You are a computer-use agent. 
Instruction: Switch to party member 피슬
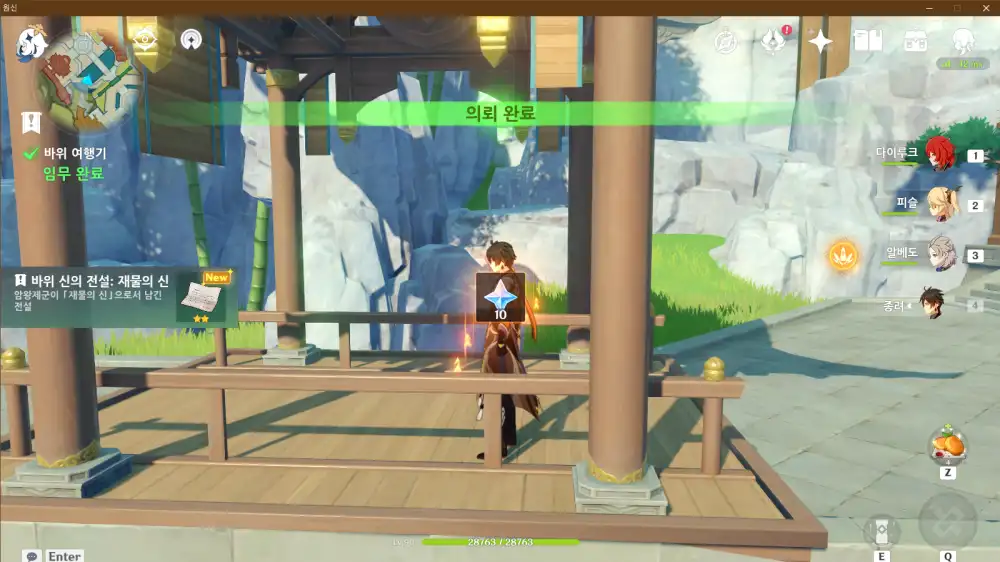coord(939,203)
